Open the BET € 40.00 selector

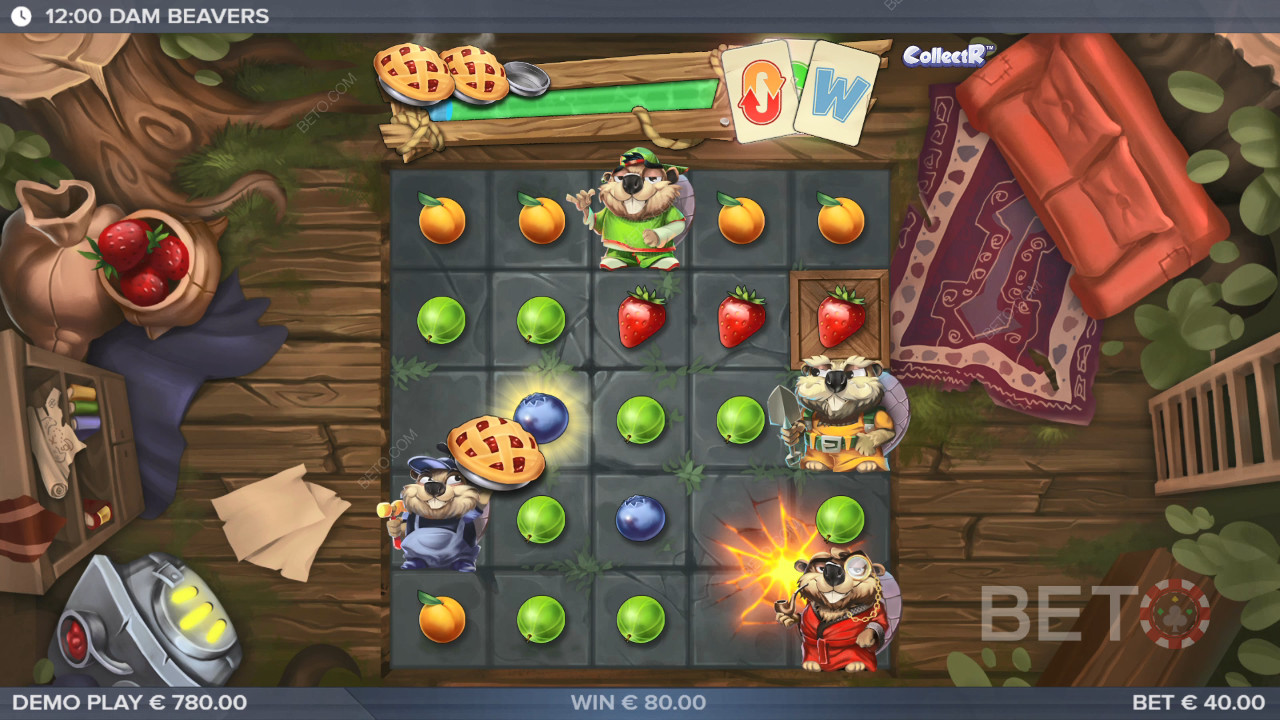click(x=1197, y=703)
